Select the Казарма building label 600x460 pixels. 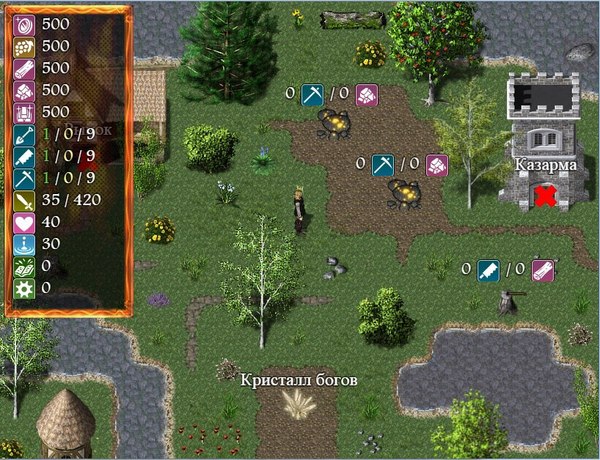[545, 164]
